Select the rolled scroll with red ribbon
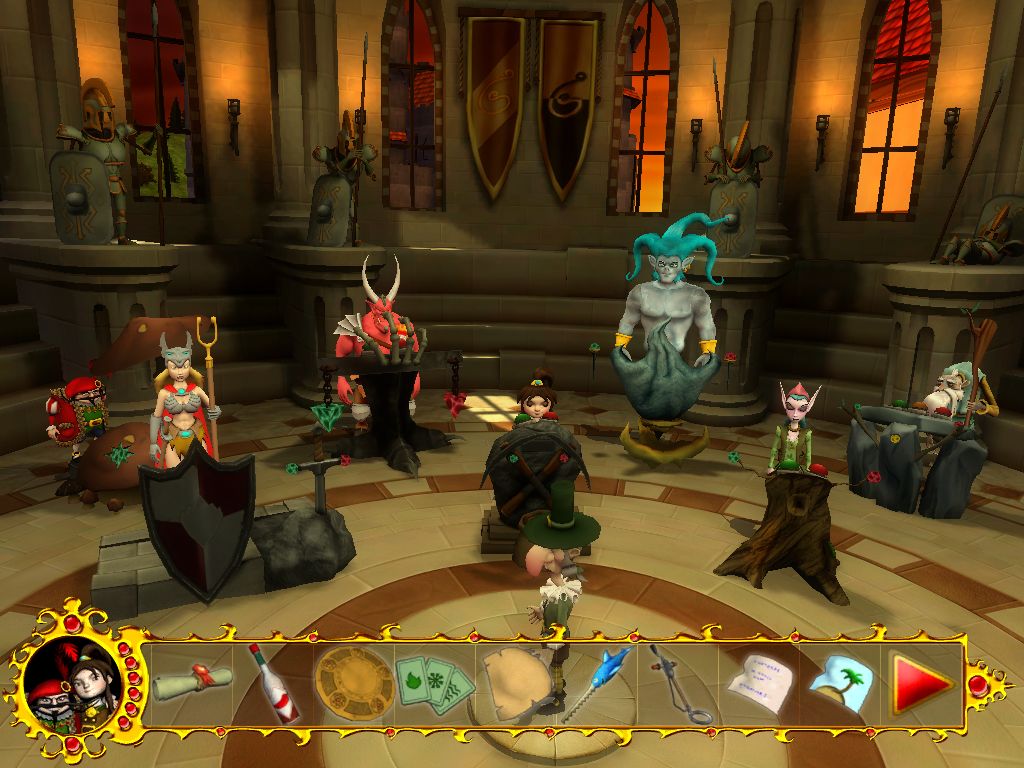The image size is (1024, 768). tap(192, 681)
